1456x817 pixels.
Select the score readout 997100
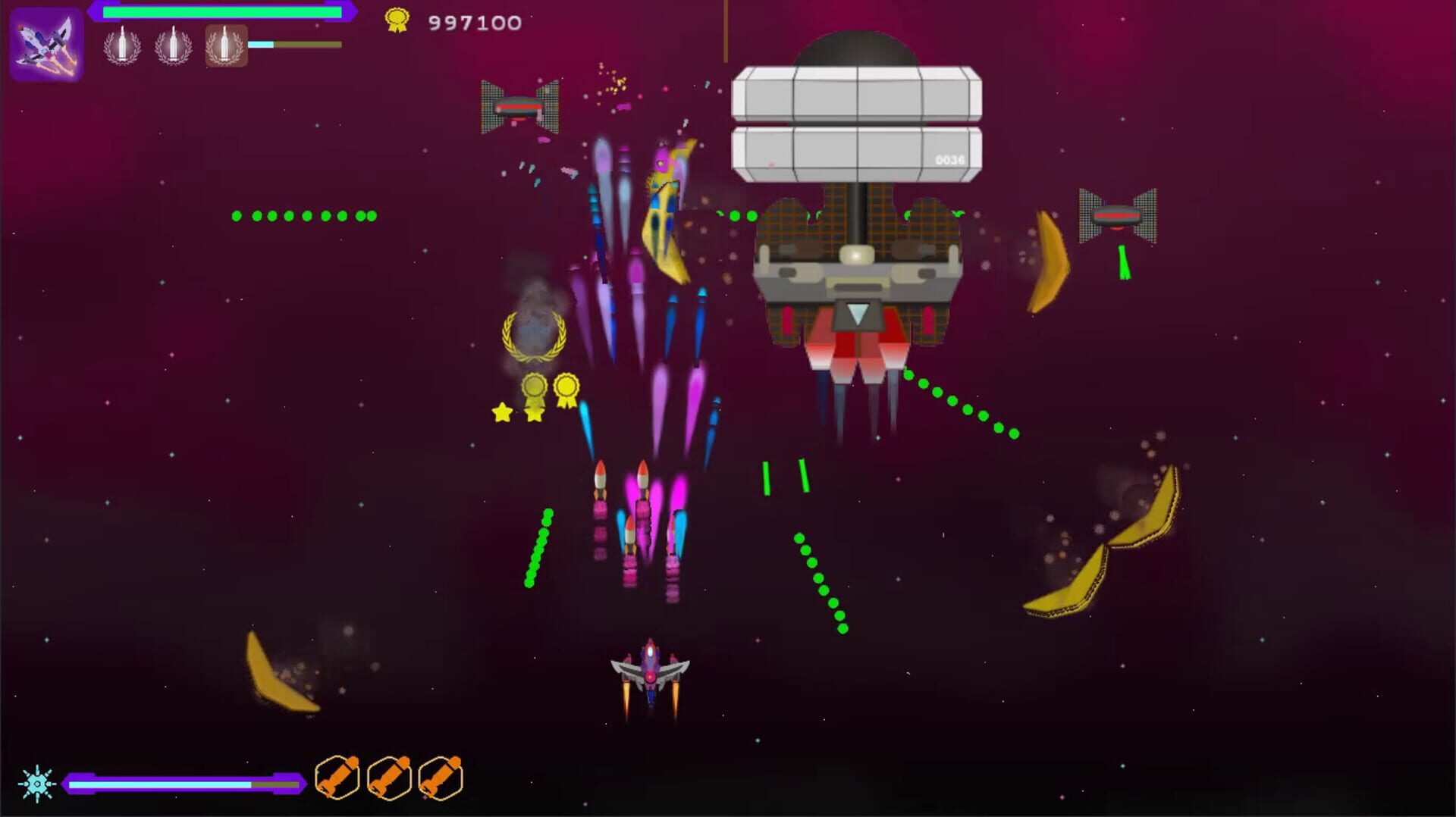pyautogui.click(x=470, y=20)
